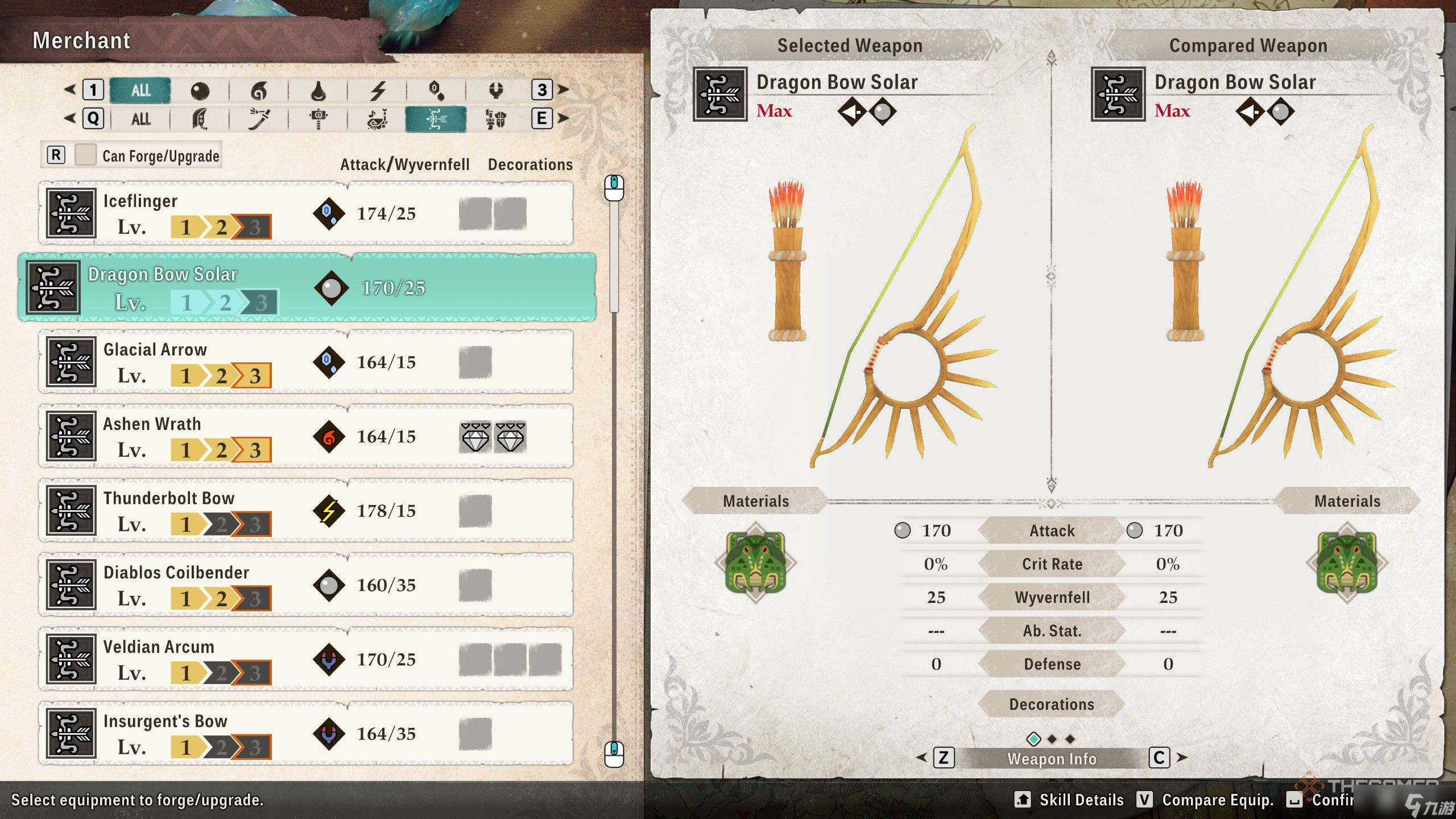
Task: Show thunder element weapons tab
Action: coord(378,90)
